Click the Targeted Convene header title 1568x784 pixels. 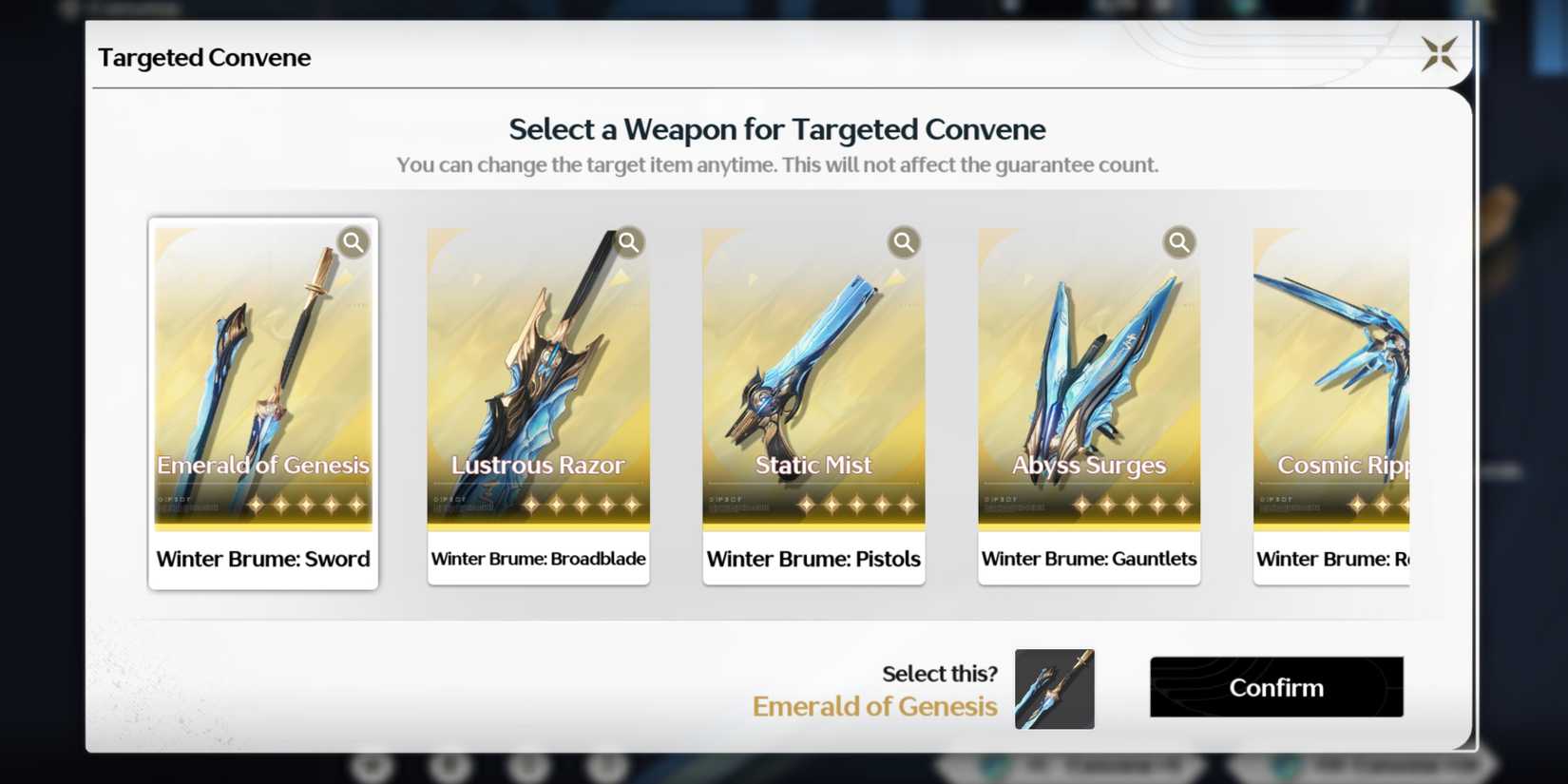(x=204, y=57)
